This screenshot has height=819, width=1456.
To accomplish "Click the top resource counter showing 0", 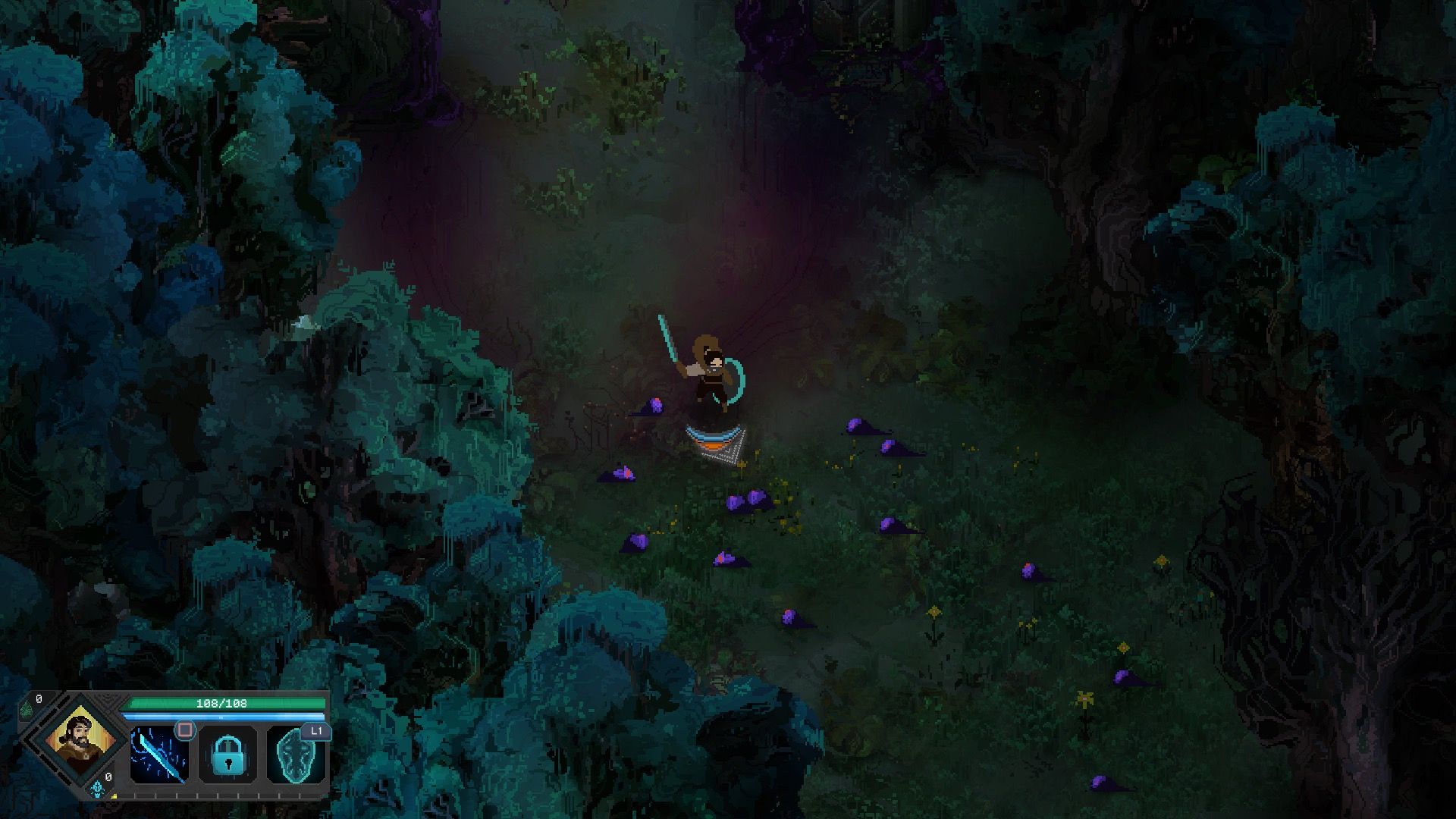I will point(39,698).
